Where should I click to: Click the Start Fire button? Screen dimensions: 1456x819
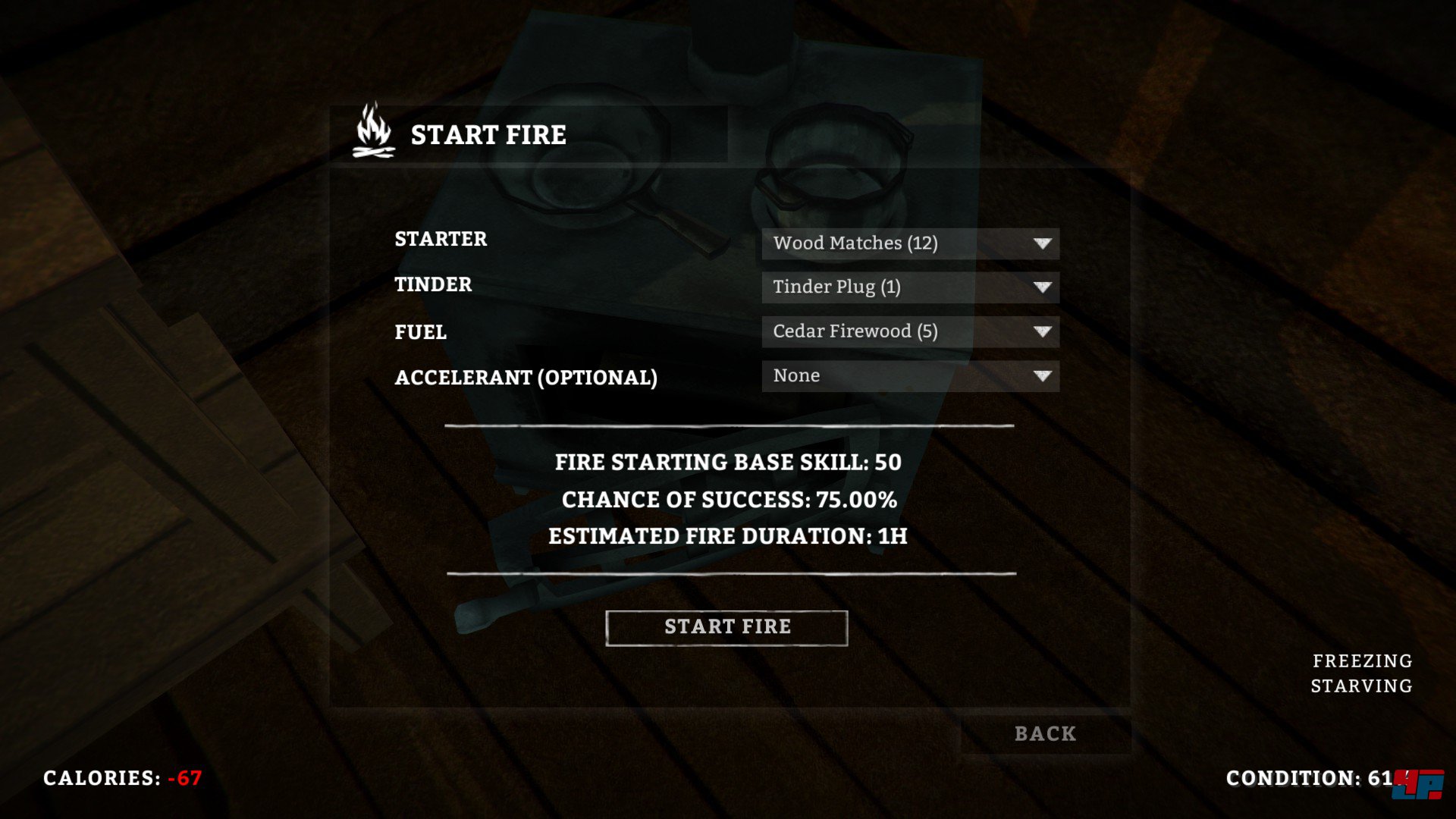(726, 628)
